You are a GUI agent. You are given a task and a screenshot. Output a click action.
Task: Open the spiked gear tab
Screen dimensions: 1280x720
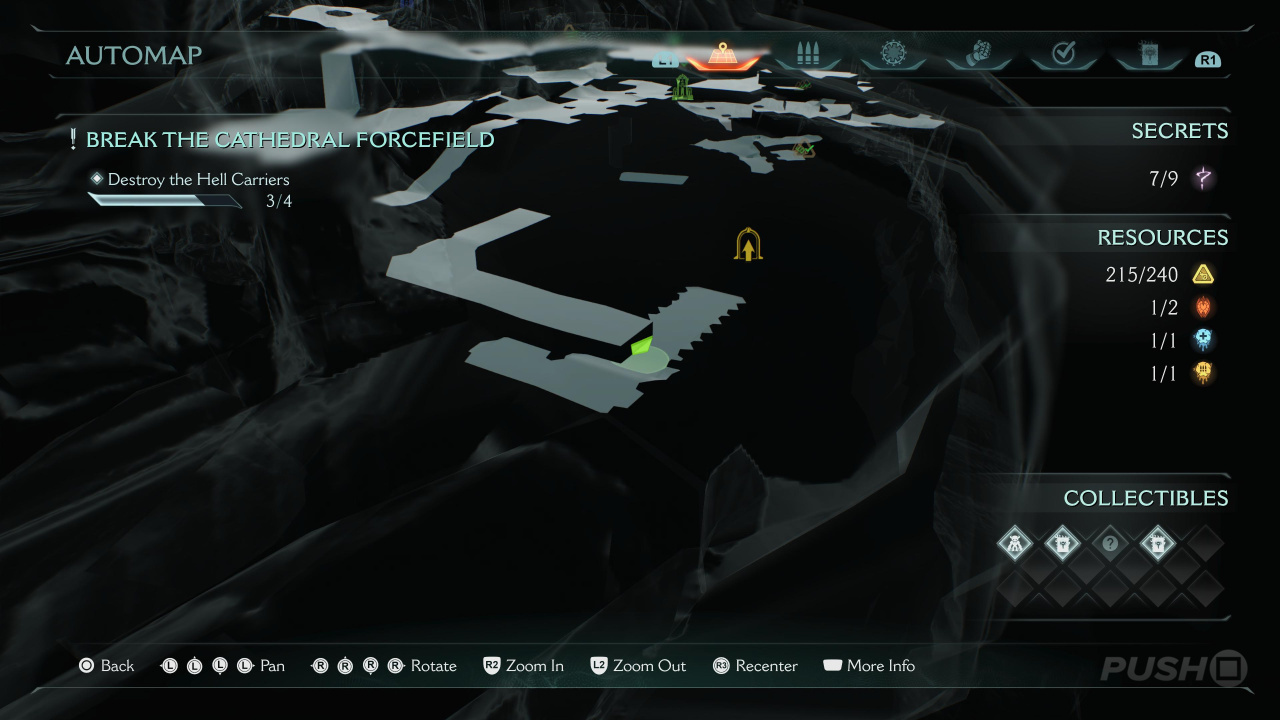click(x=893, y=54)
